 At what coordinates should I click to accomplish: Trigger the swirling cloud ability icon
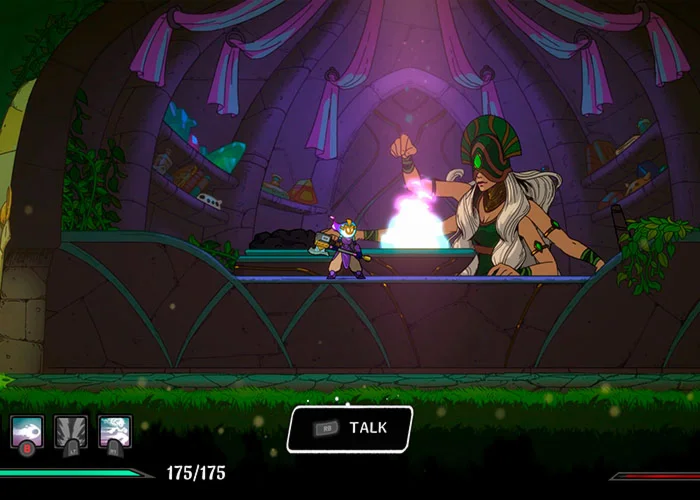114,431
